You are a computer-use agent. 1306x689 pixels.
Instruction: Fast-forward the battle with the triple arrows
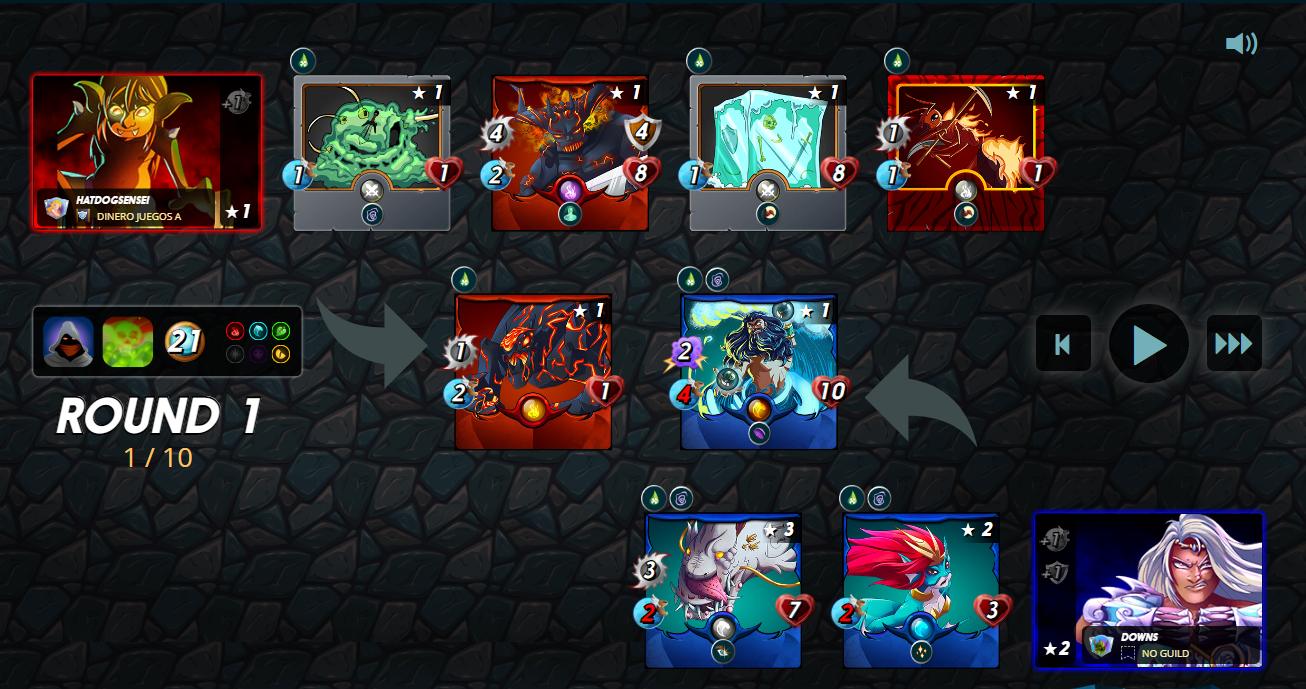click(1233, 344)
